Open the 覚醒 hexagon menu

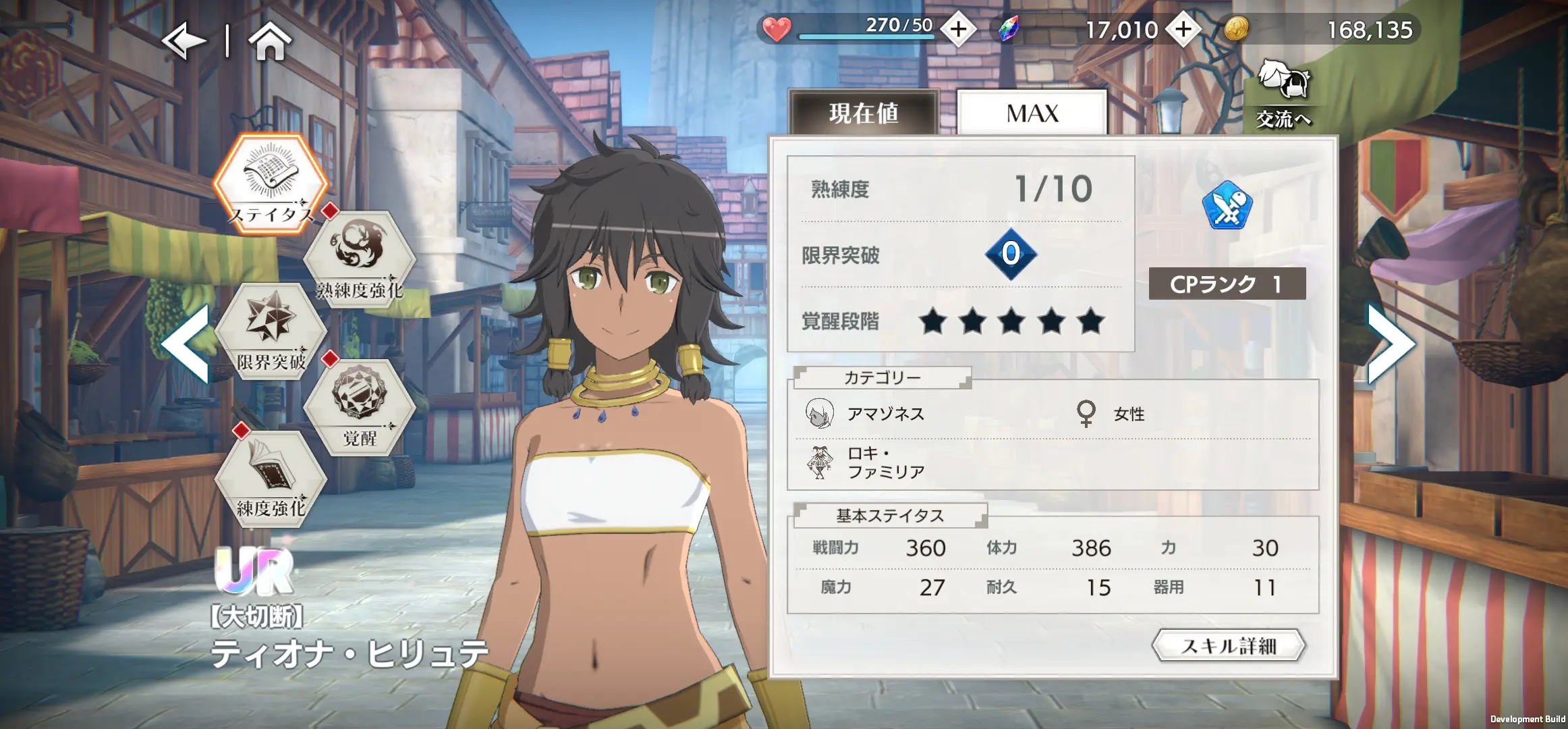click(360, 406)
